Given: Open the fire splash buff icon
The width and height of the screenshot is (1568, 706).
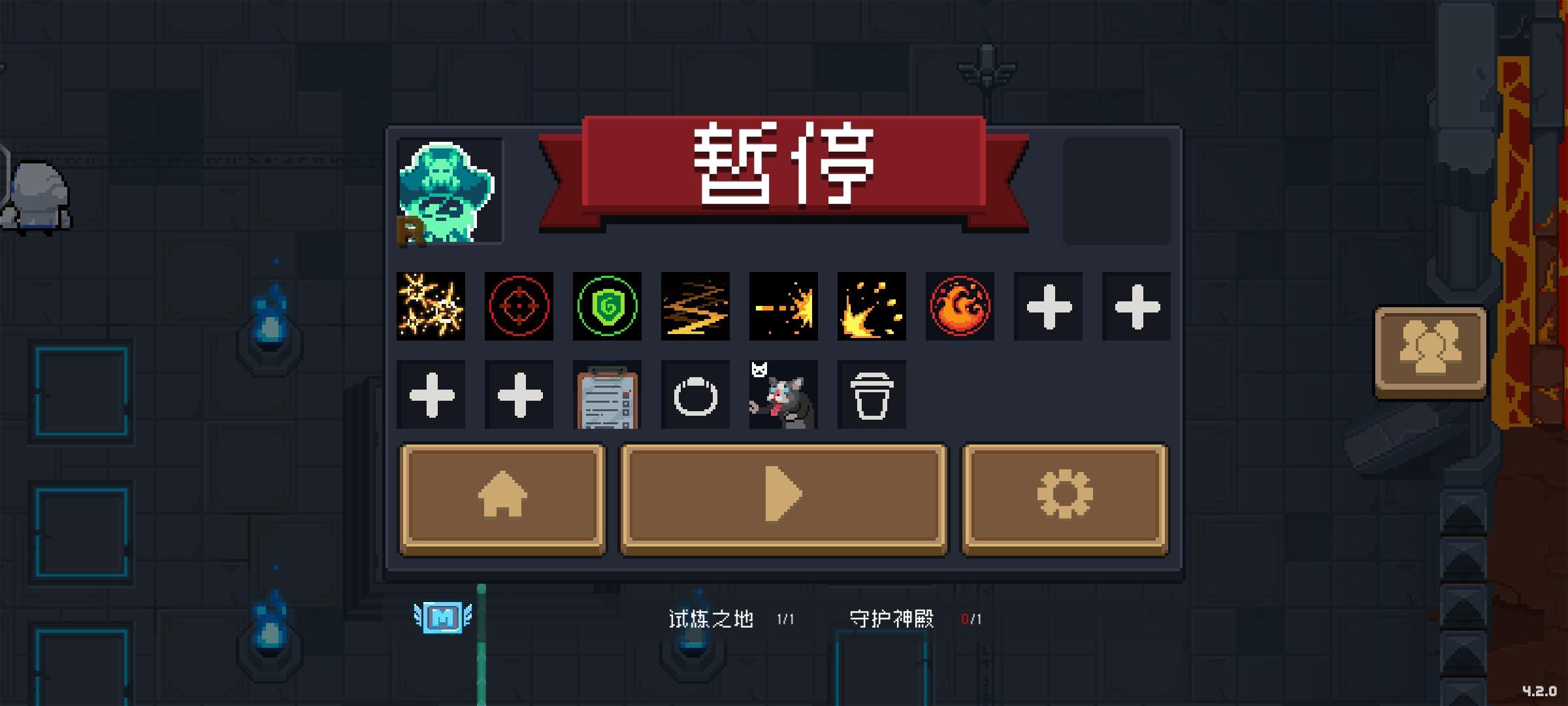Looking at the screenshot, I should click(871, 307).
